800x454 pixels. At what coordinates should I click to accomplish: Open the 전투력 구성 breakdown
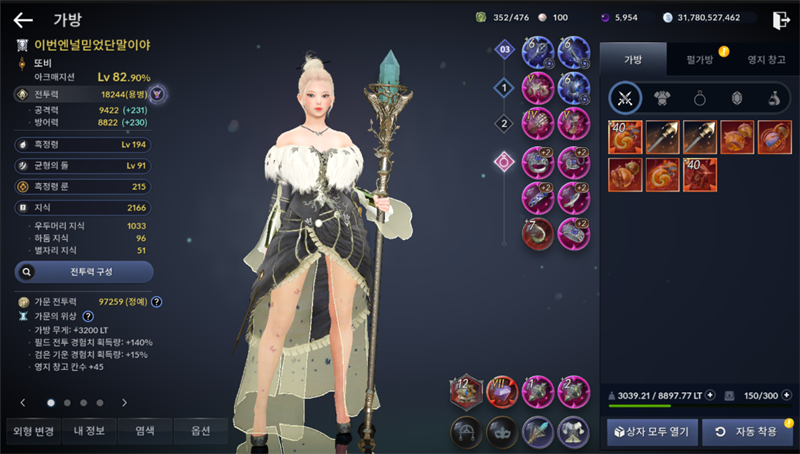[84, 271]
